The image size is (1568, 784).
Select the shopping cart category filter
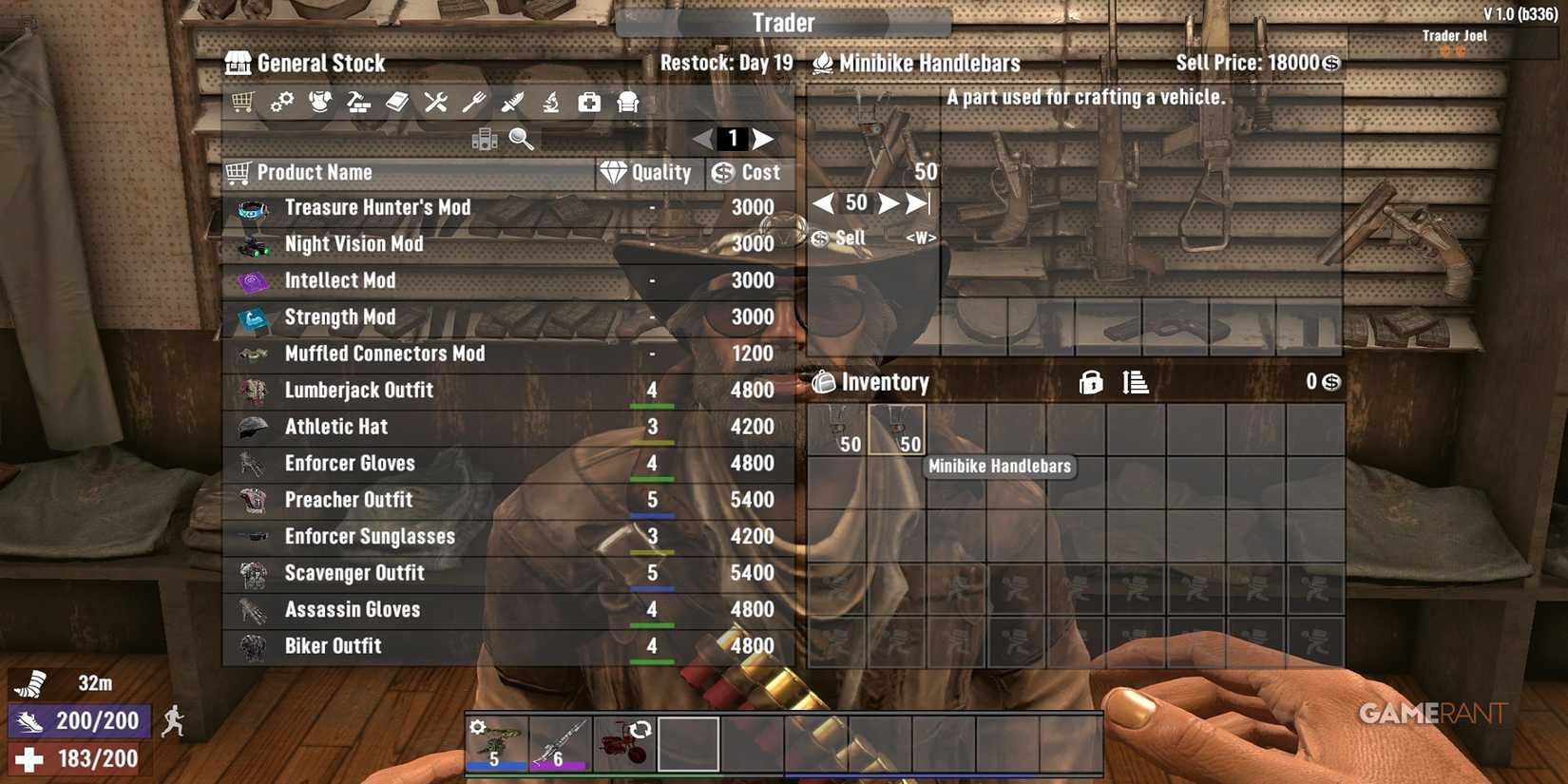point(242,102)
